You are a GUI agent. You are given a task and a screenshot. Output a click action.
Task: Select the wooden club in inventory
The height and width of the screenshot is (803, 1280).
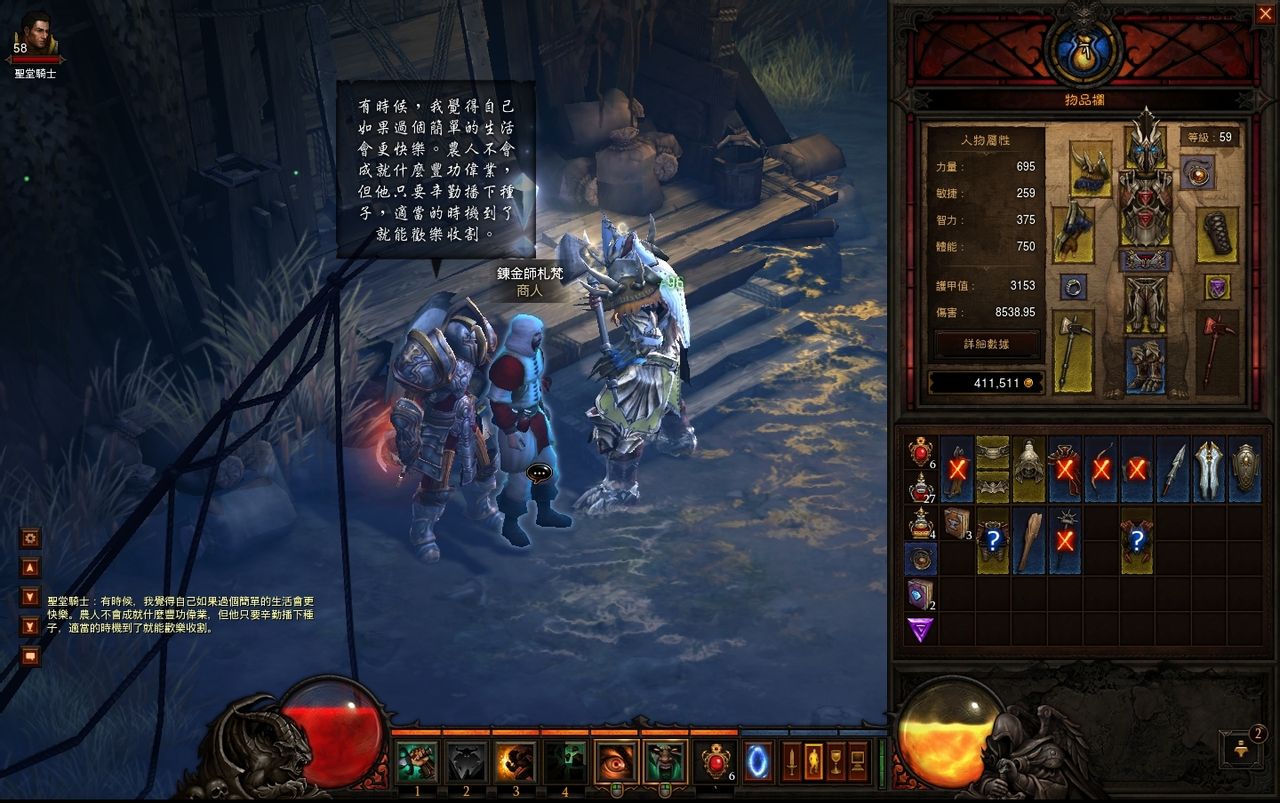(x=1029, y=540)
